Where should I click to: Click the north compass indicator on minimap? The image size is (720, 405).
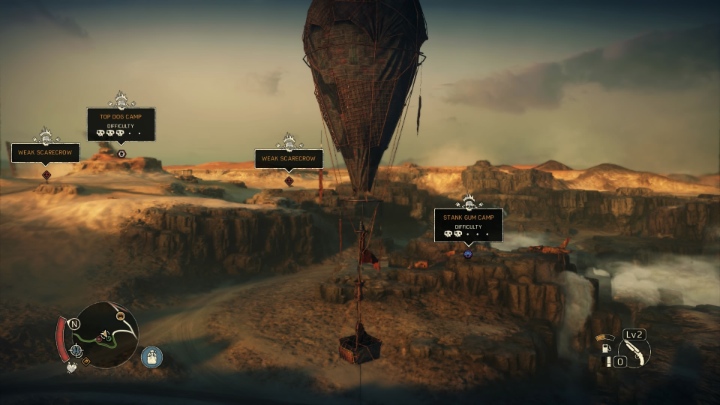75,324
